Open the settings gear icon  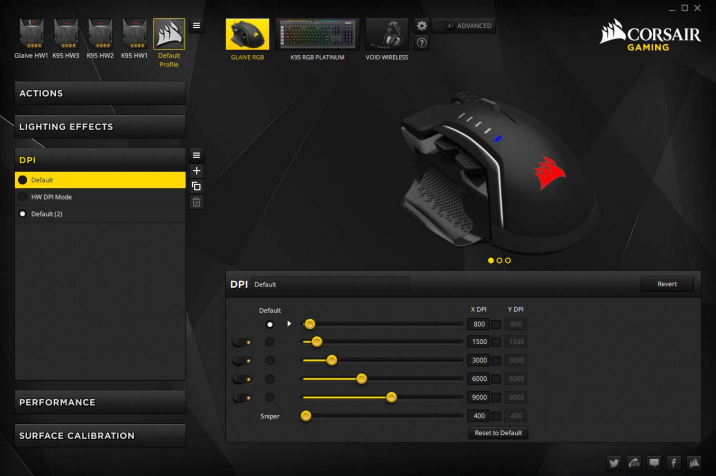[x=422, y=26]
